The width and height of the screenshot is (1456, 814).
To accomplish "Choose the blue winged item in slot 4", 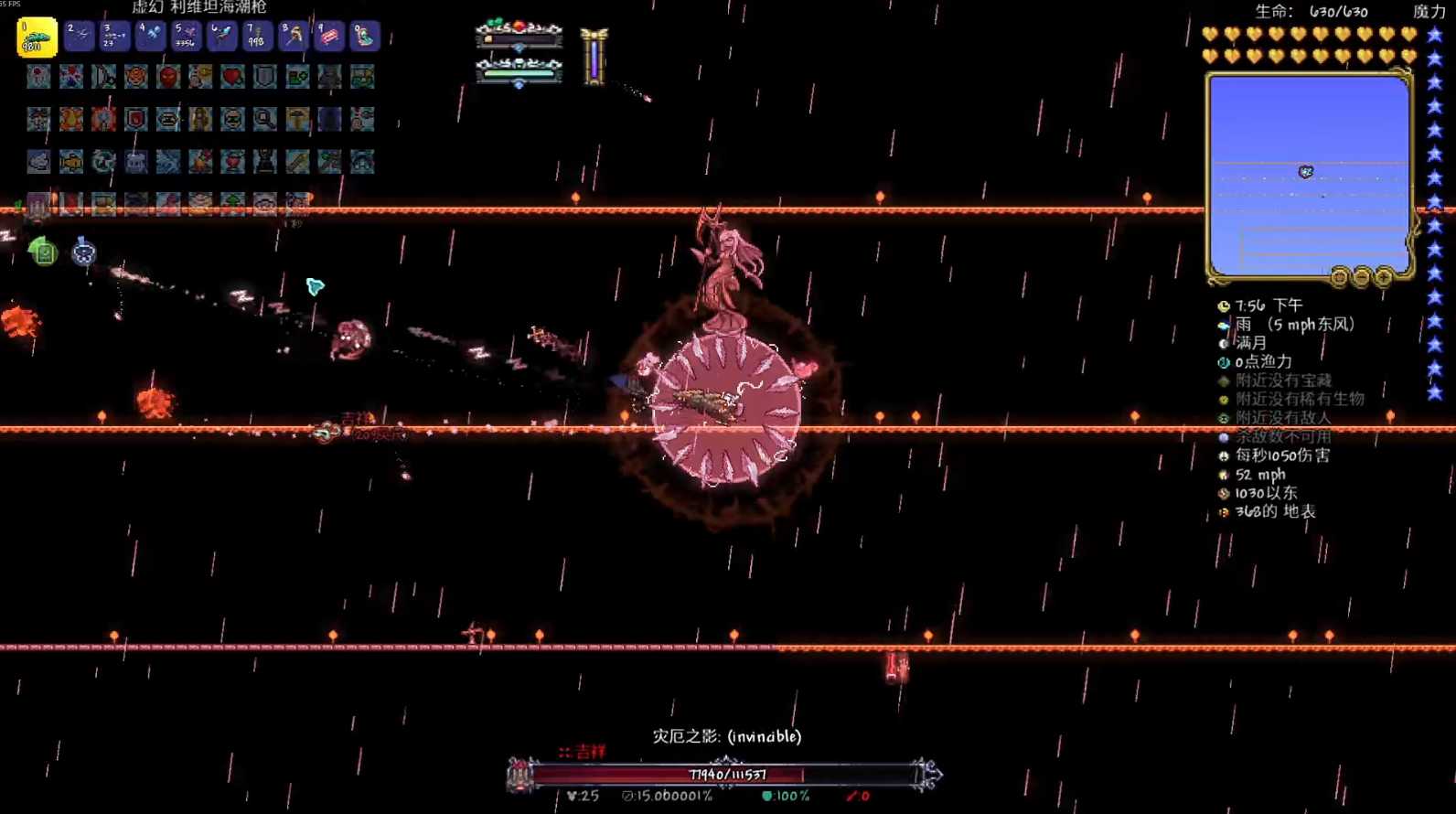I will click(150, 36).
